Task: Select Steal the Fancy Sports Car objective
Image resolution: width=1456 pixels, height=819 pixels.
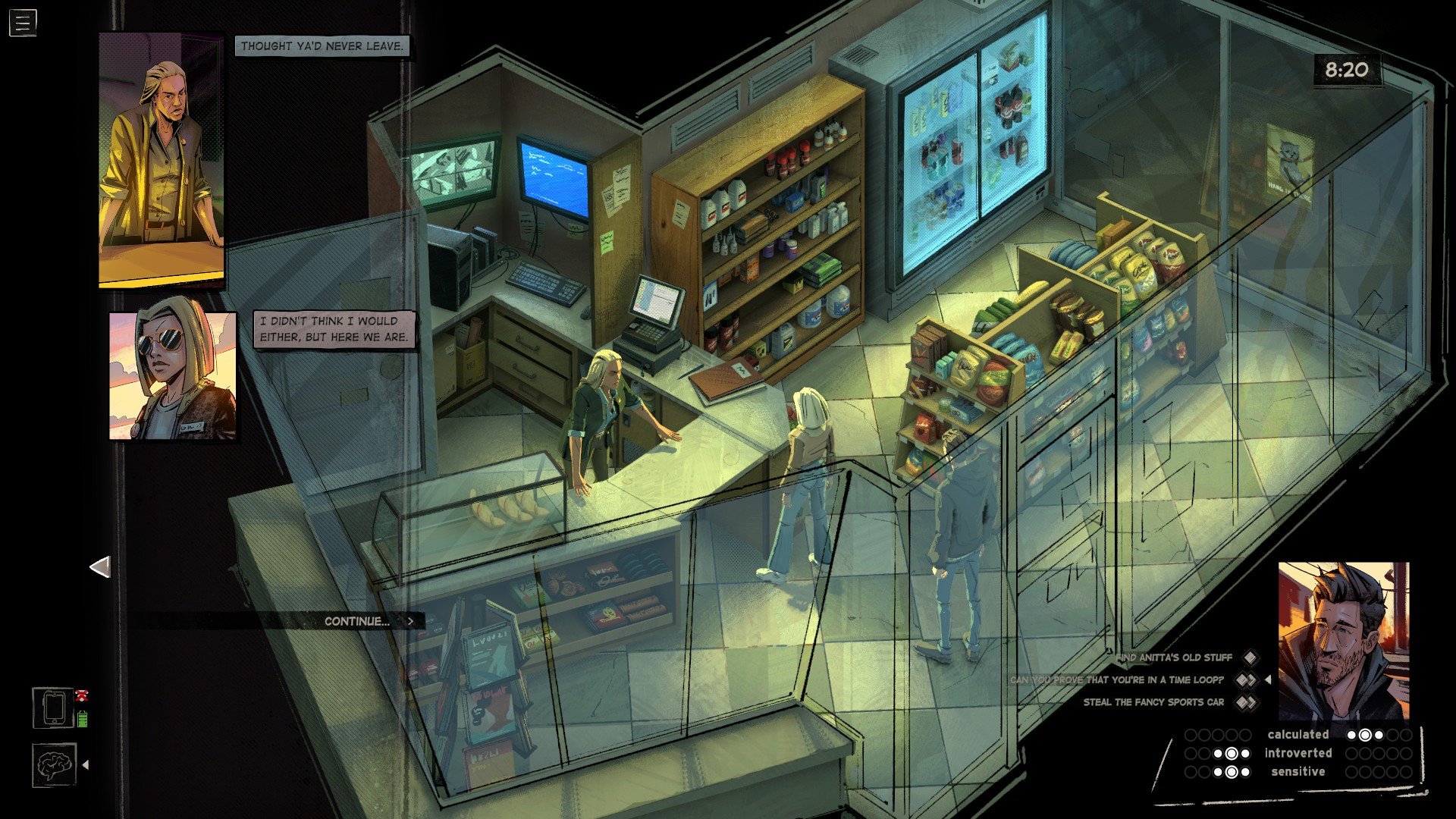Action: click(1153, 702)
